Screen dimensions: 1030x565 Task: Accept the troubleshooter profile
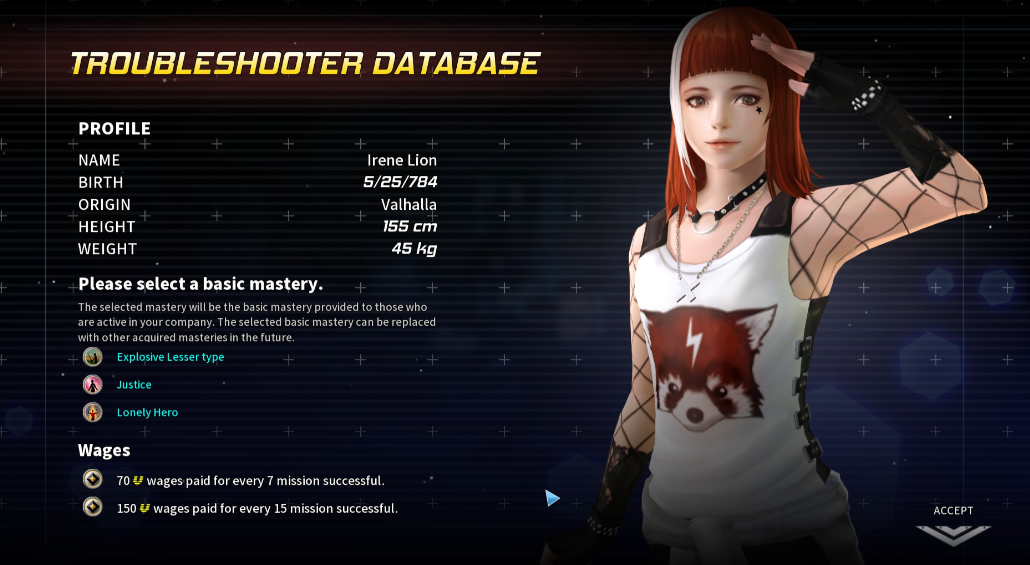(953, 525)
